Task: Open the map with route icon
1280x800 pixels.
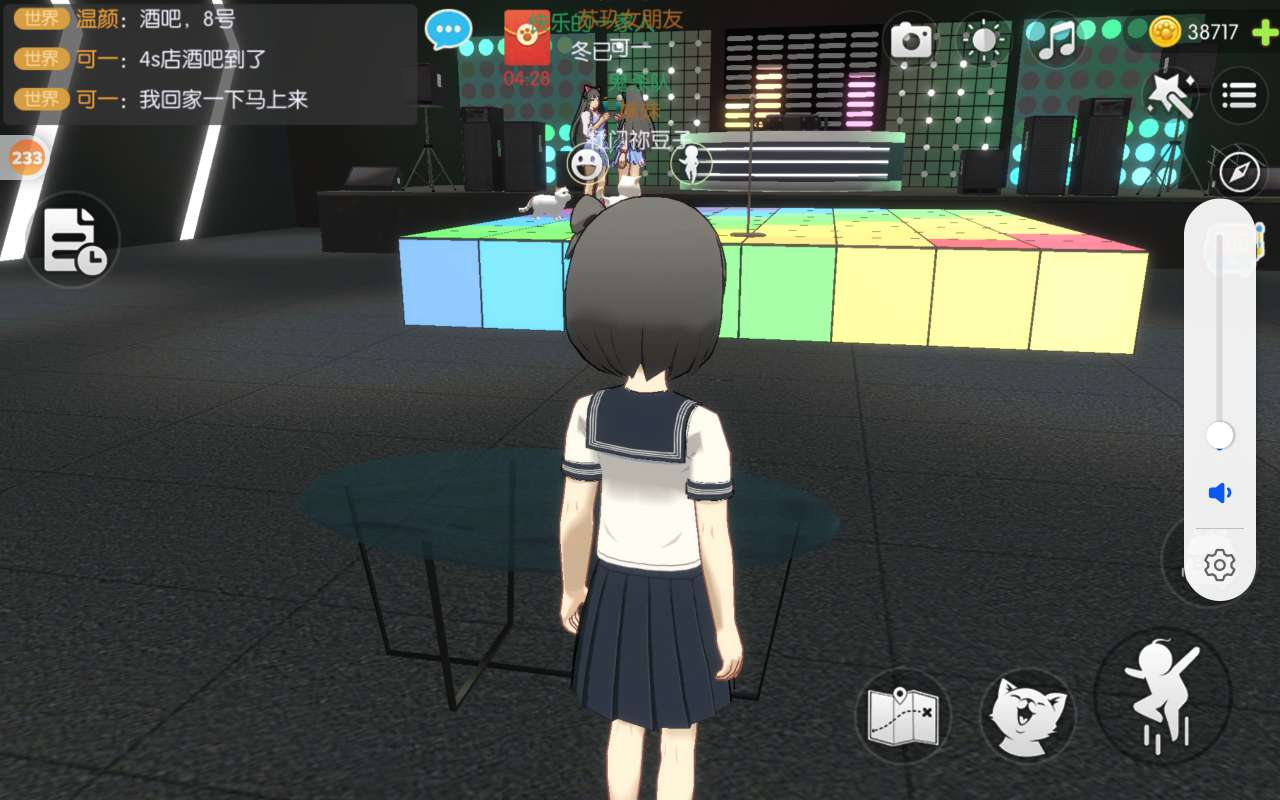Action: (x=902, y=716)
